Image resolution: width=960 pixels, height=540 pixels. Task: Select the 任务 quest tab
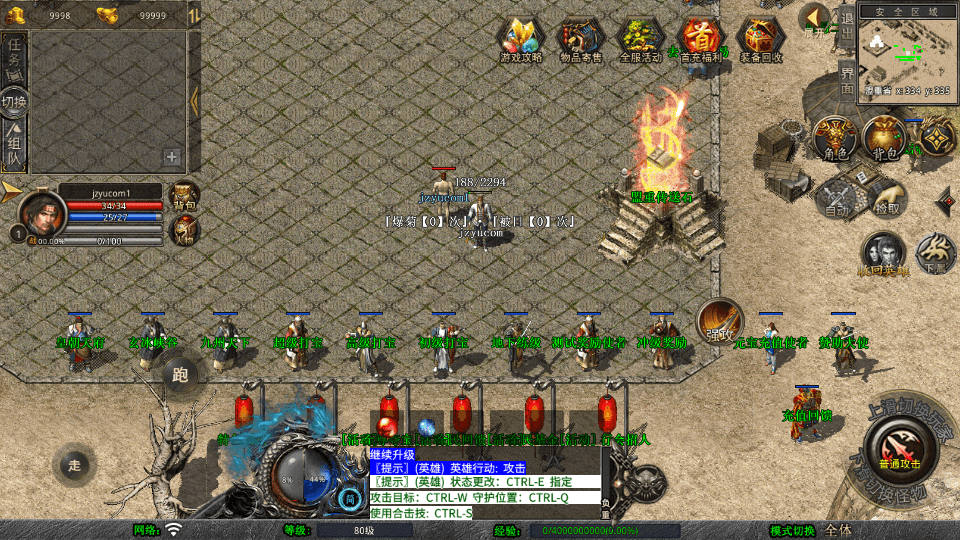(x=14, y=54)
